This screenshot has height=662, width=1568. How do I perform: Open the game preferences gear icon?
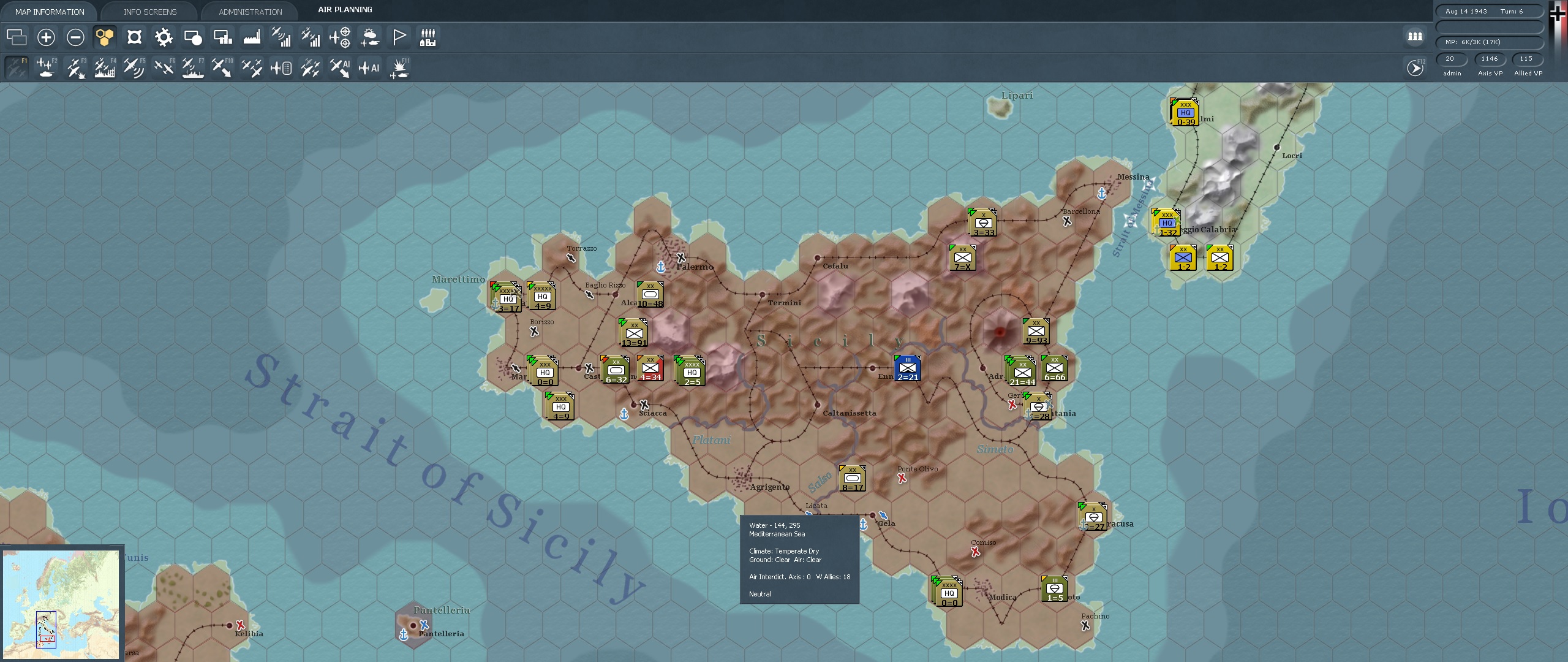click(x=164, y=37)
